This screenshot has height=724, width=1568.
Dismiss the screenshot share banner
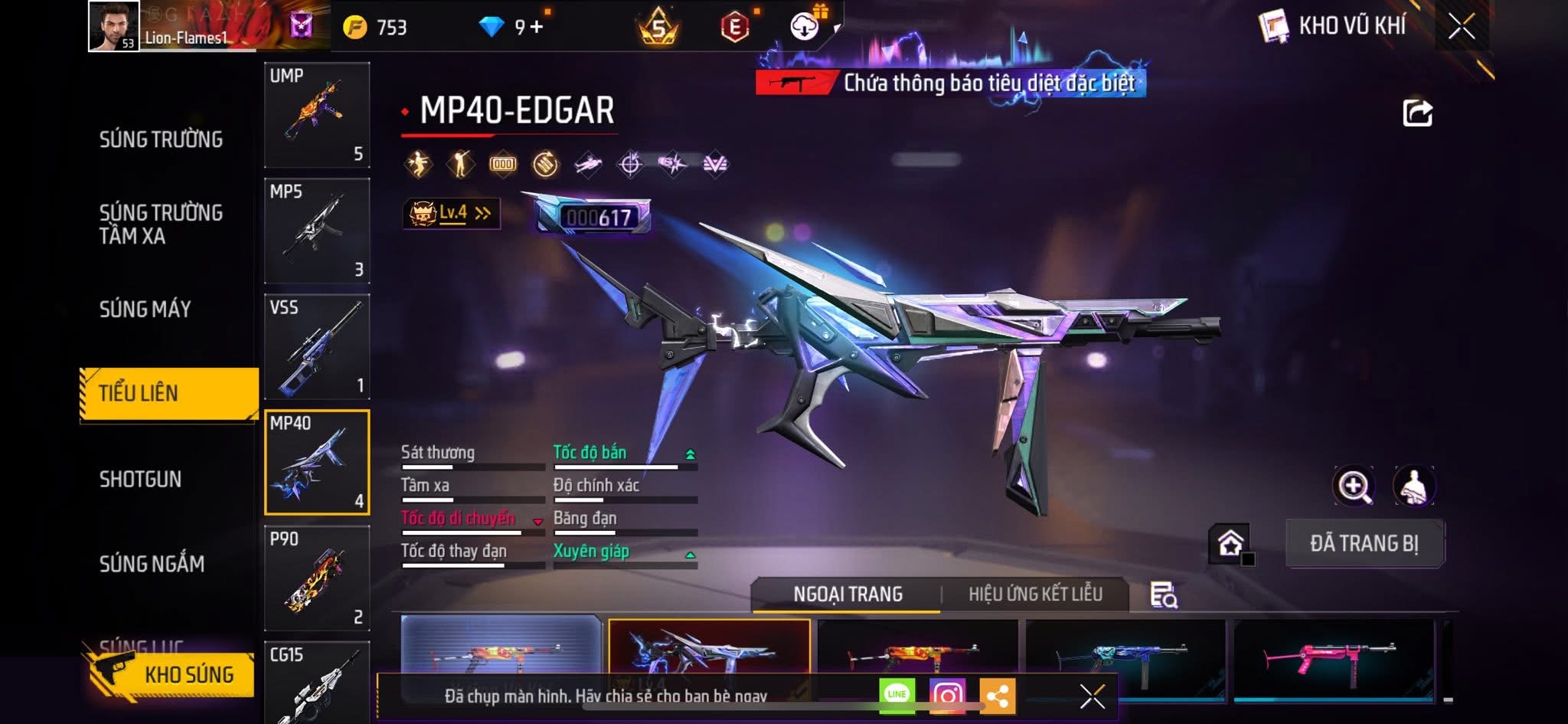(1092, 696)
